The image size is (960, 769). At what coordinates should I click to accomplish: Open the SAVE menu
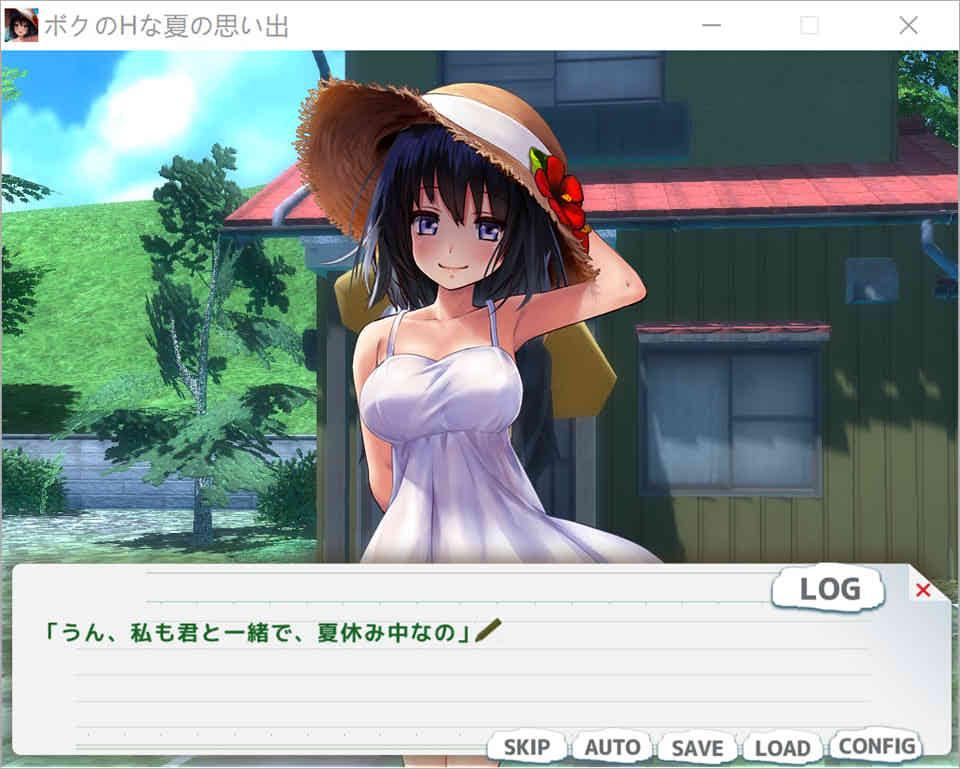pos(697,747)
